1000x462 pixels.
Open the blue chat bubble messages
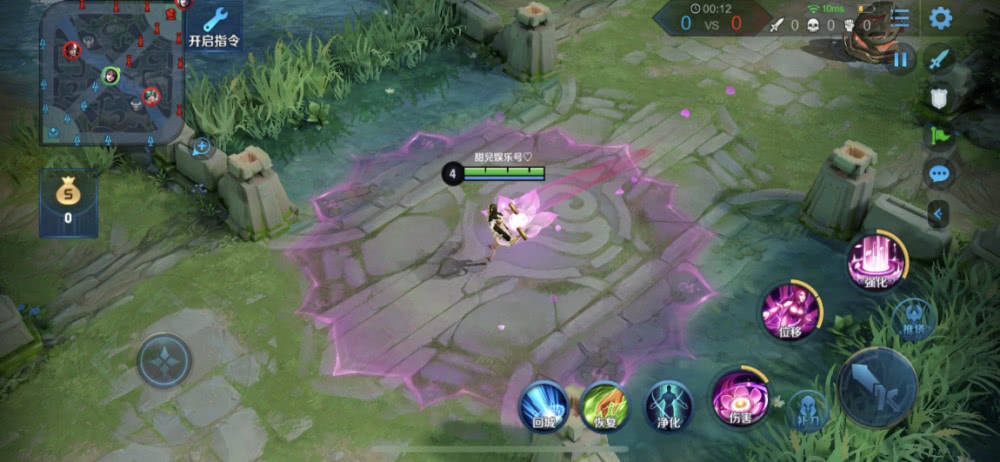[939, 174]
